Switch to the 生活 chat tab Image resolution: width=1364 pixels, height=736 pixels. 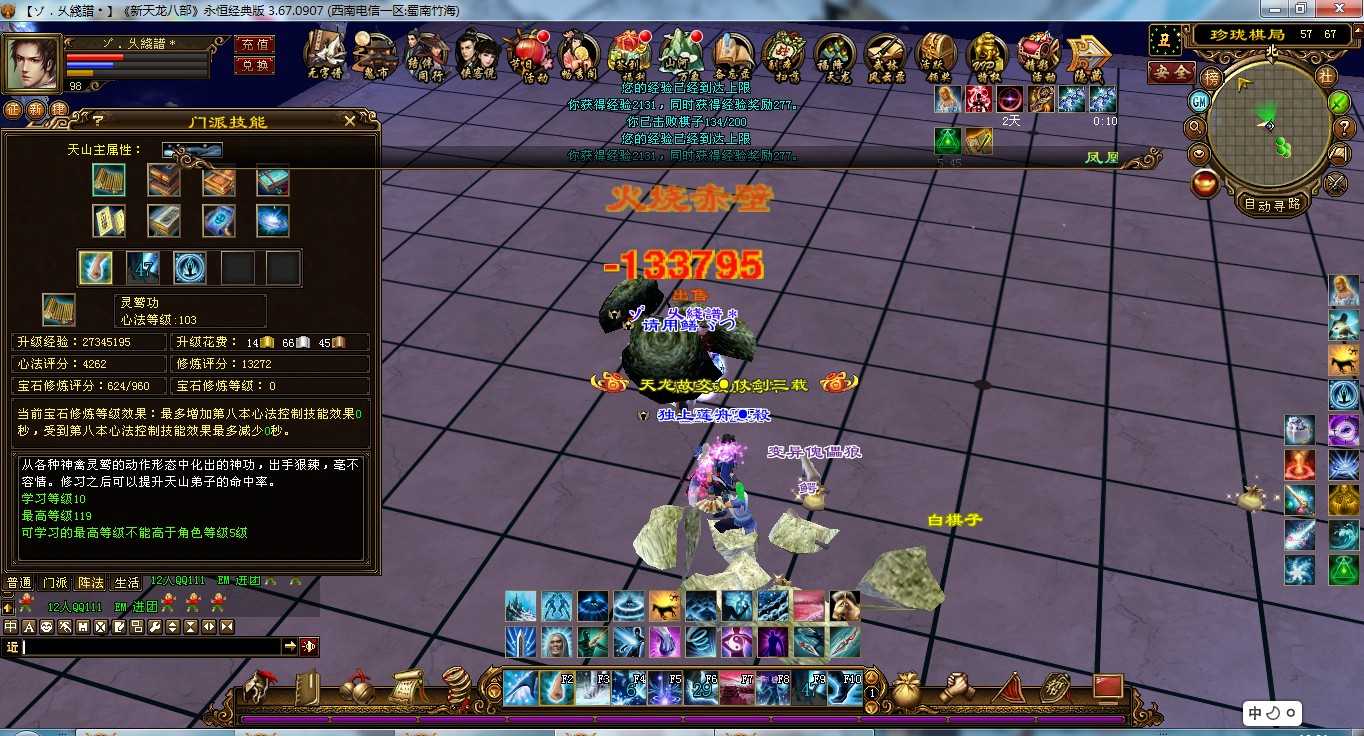[126, 582]
